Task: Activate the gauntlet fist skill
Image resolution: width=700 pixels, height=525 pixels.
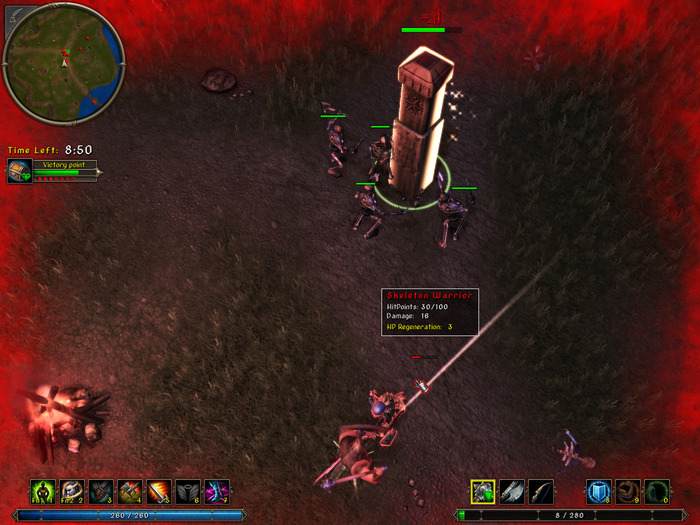Action: click(x=100, y=491)
